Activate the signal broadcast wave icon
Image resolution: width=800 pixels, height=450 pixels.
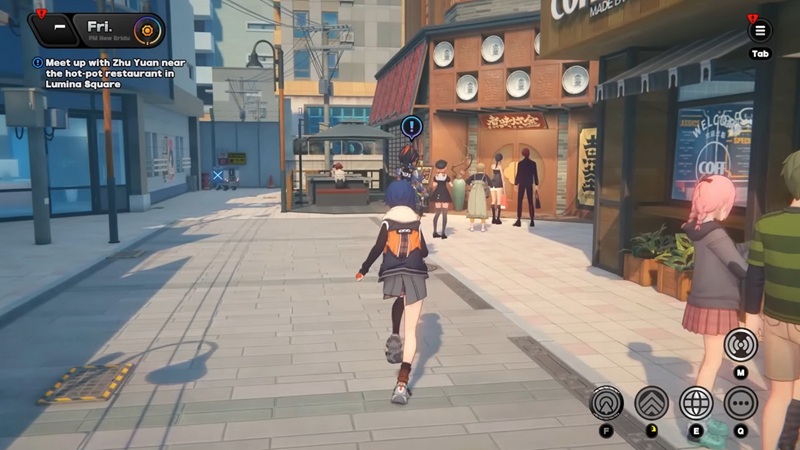[741, 345]
